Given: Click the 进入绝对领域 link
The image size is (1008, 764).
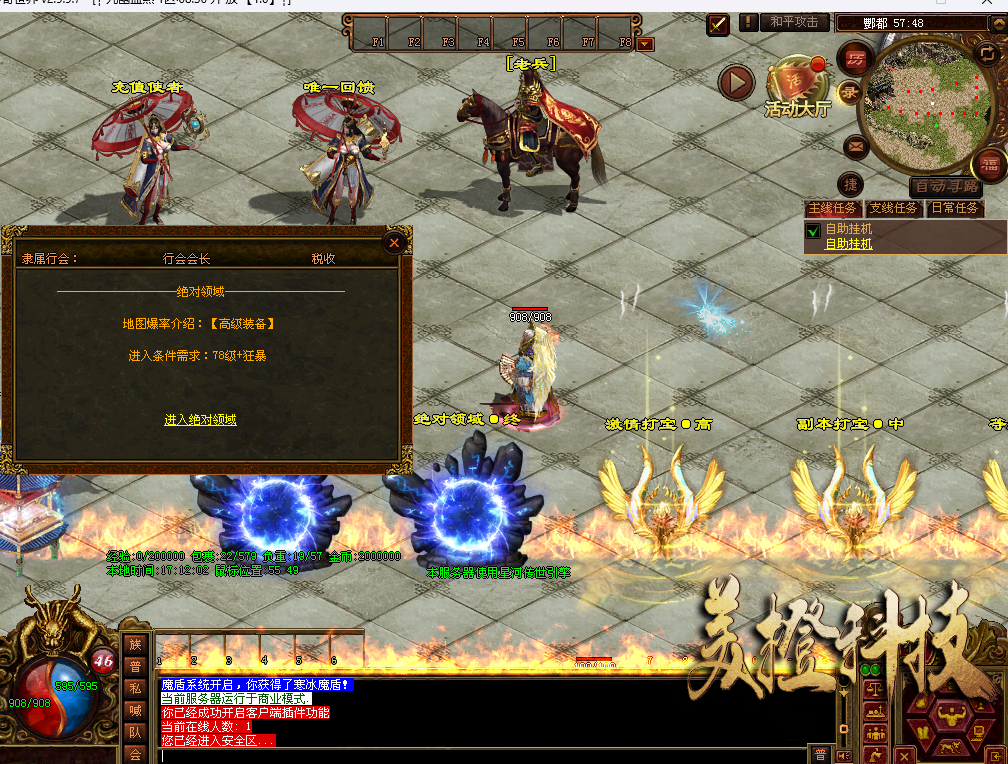Looking at the screenshot, I should coord(200,420).
